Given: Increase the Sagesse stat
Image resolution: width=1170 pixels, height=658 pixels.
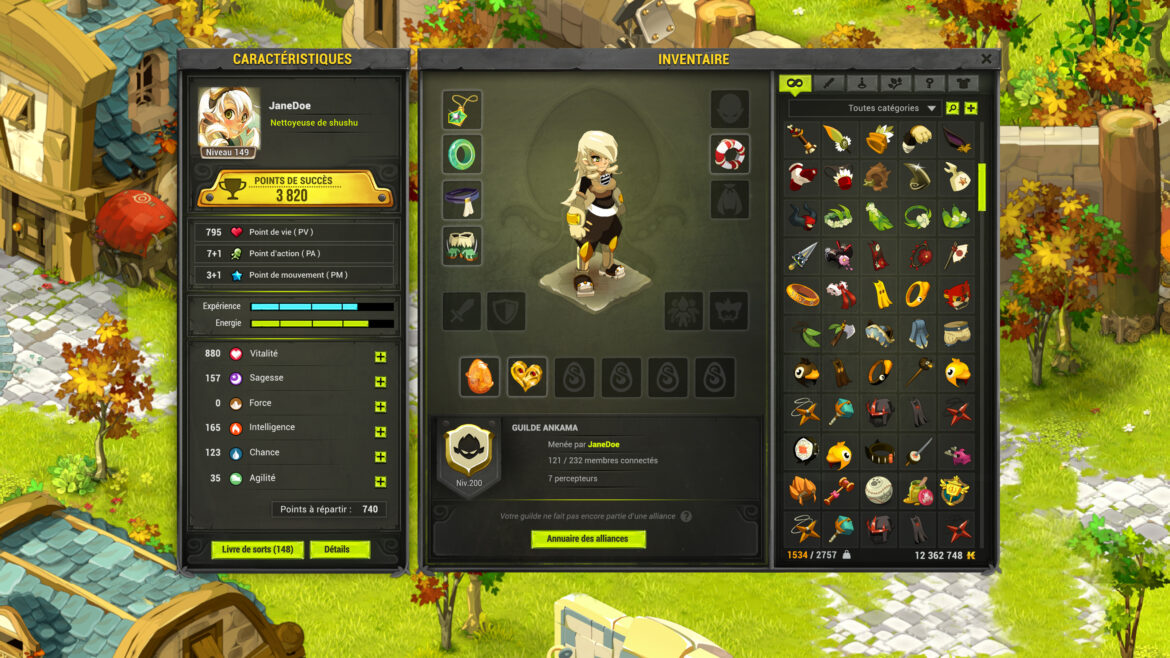Looking at the screenshot, I should (x=380, y=382).
